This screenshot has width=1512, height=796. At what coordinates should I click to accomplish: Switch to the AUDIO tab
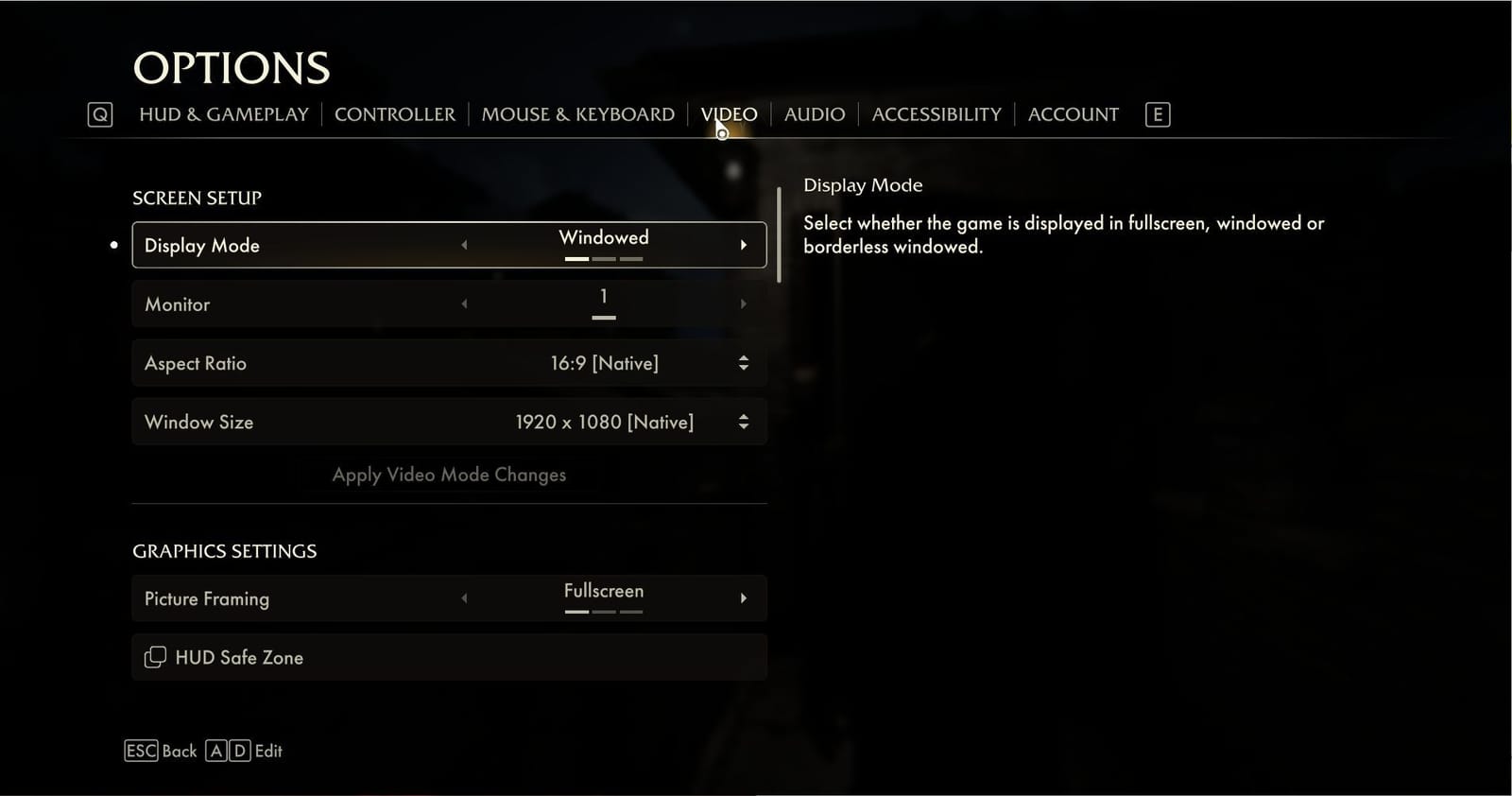tap(814, 113)
